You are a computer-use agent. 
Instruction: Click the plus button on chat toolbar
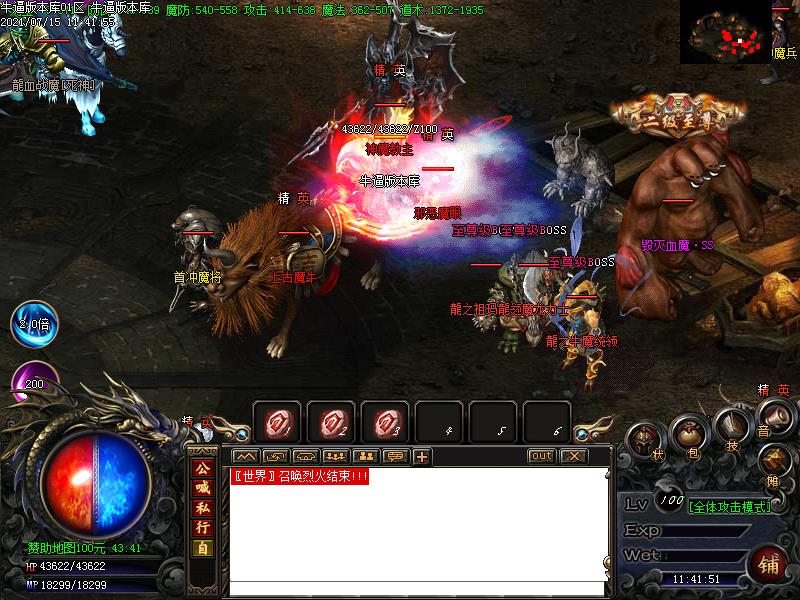pos(421,457)
